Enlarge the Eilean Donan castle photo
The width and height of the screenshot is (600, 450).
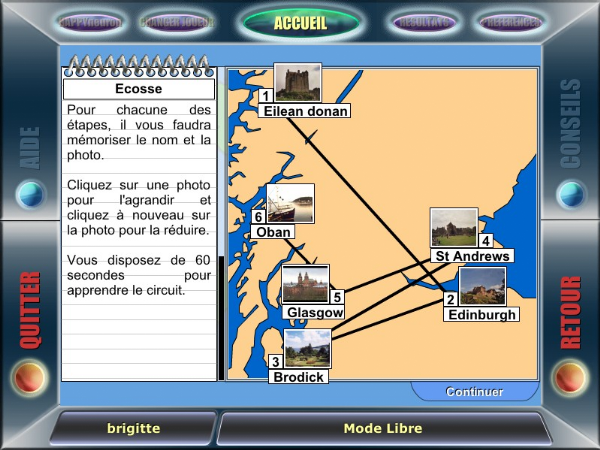pyautogui.click(x=298, y=83)
